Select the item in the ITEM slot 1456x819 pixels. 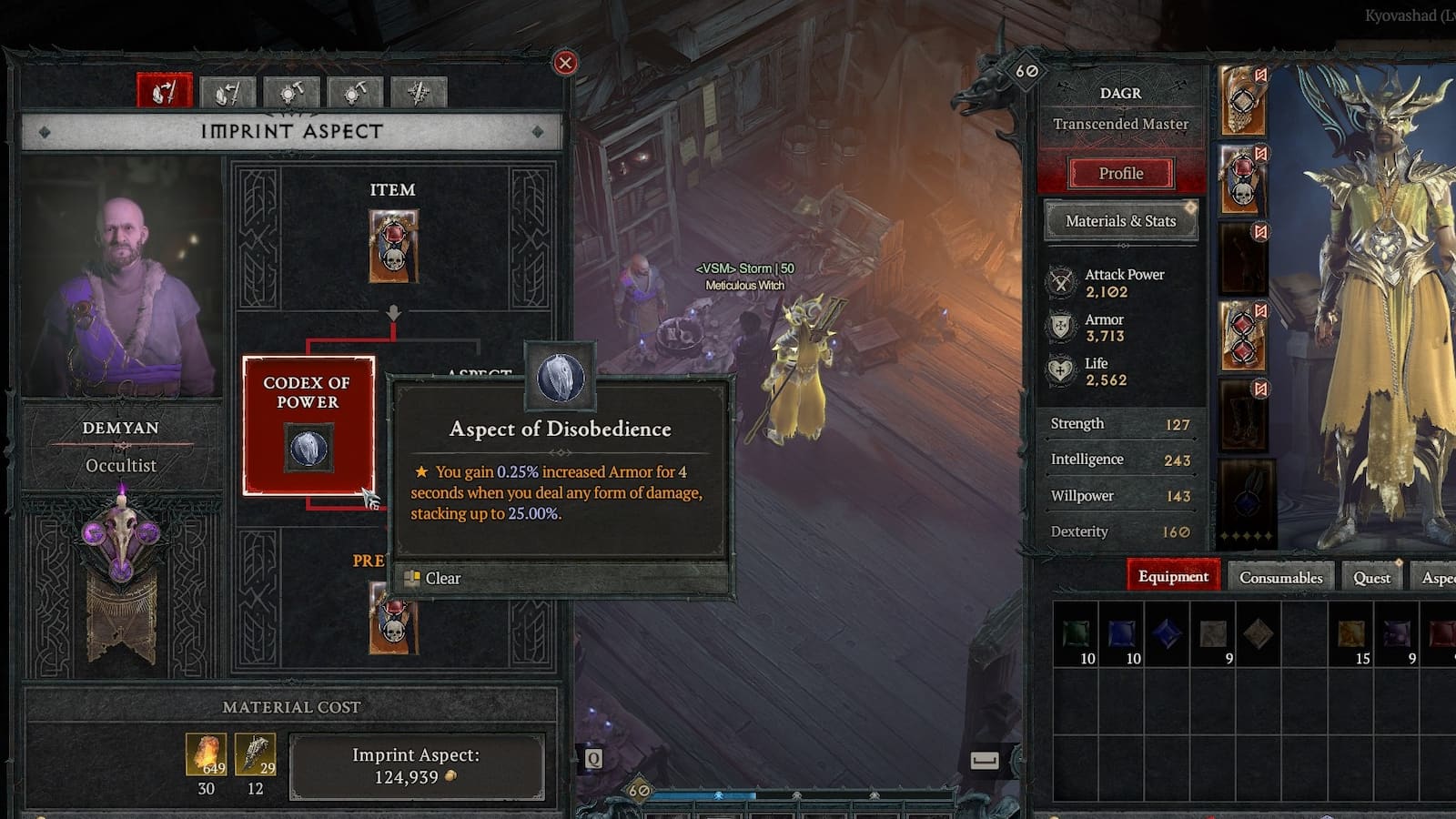(394, 246)
